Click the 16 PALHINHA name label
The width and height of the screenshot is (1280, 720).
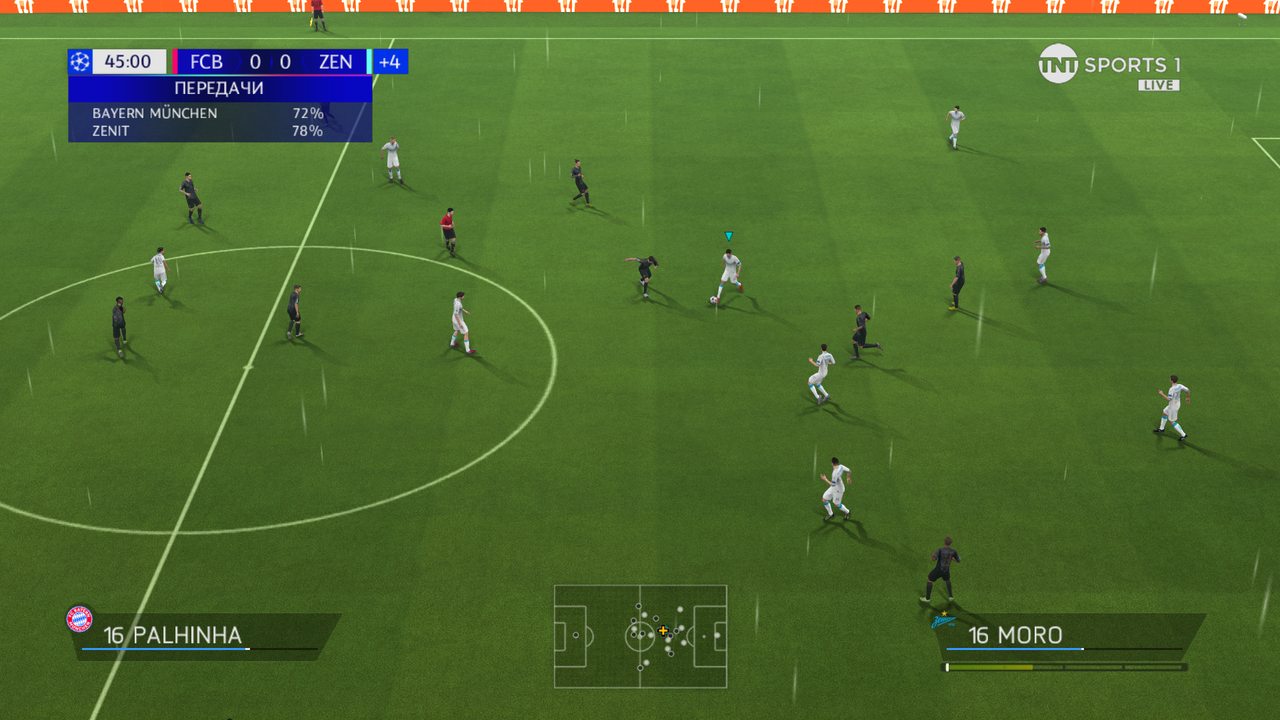[x=175, y=634]
